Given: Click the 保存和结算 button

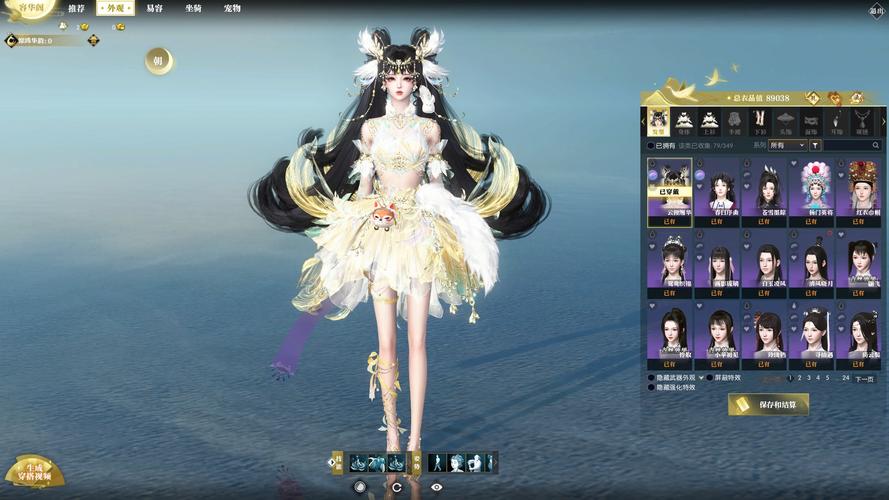Looking at the screenshot, I should pyautogui.click(x=768, y=404).
